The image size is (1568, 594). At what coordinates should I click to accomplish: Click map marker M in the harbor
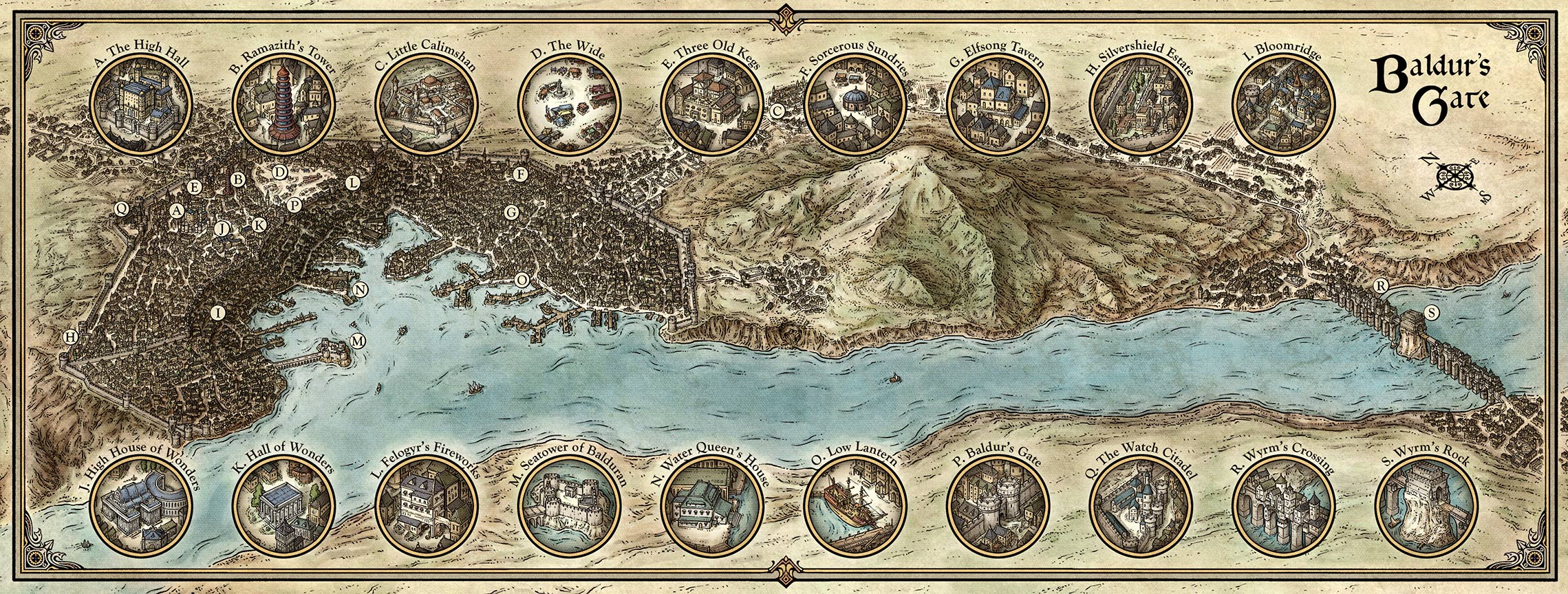[358, 340]
